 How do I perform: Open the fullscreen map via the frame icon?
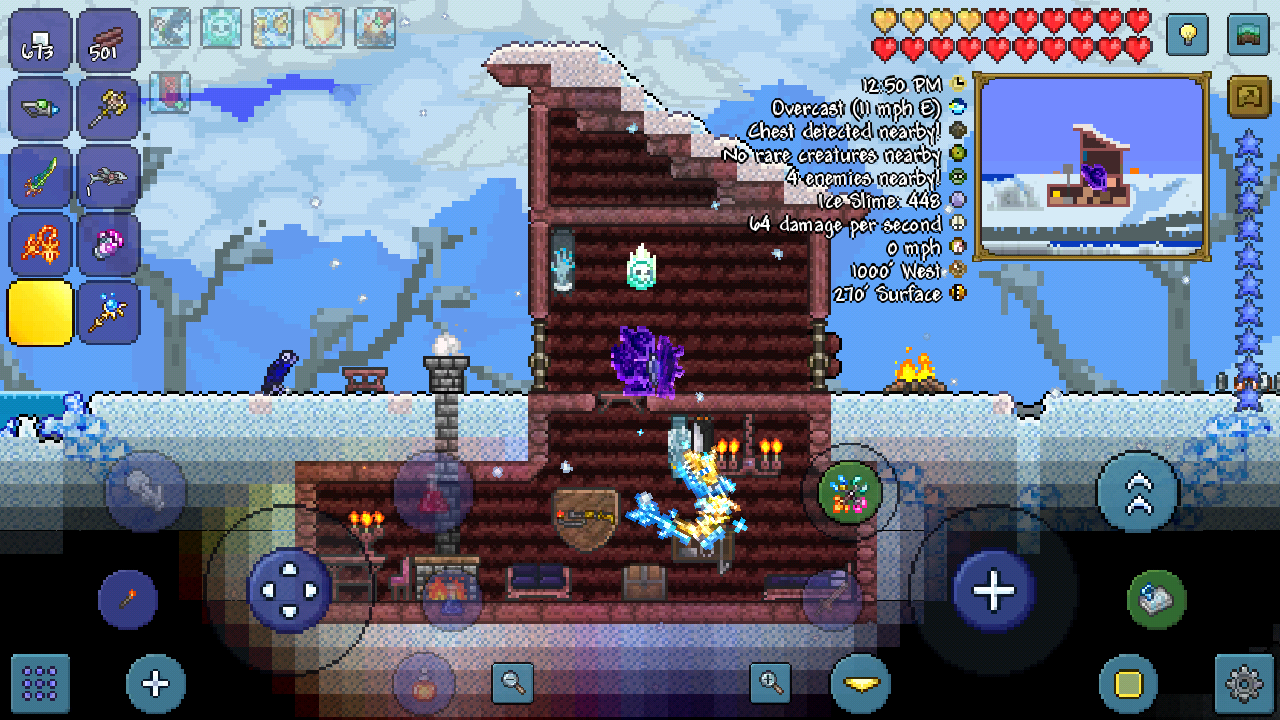pyautogui.click(x=1247, y=97)
